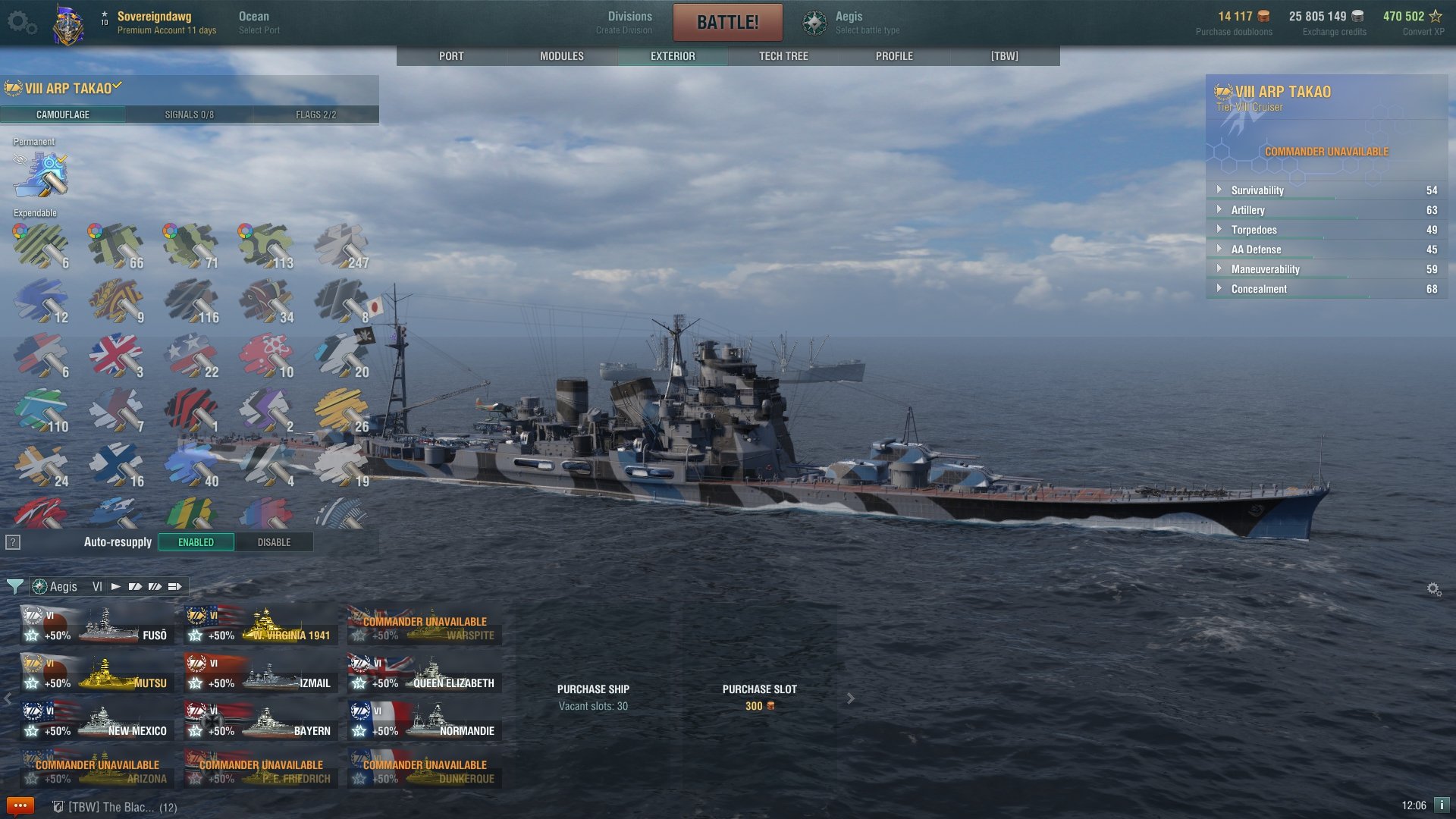The height and width of the screenshot is (819, 1456).
Task: Start the match with the BATTLE! button
Action: [x=727, y=22]
